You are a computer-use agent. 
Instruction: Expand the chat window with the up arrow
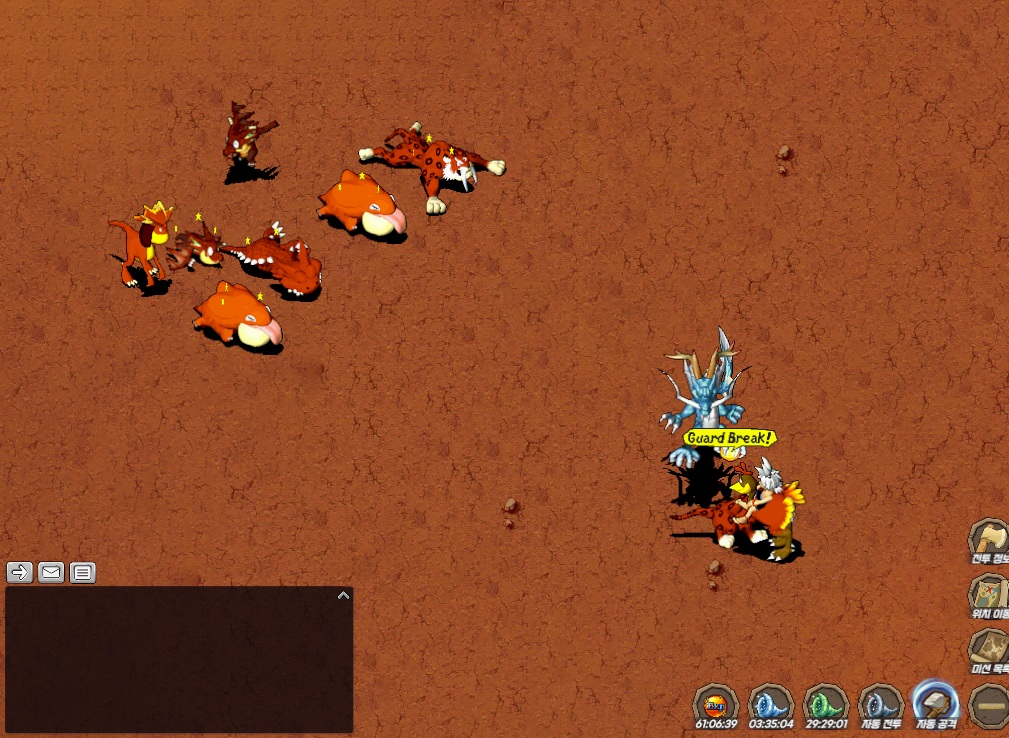tap(343, 595)
